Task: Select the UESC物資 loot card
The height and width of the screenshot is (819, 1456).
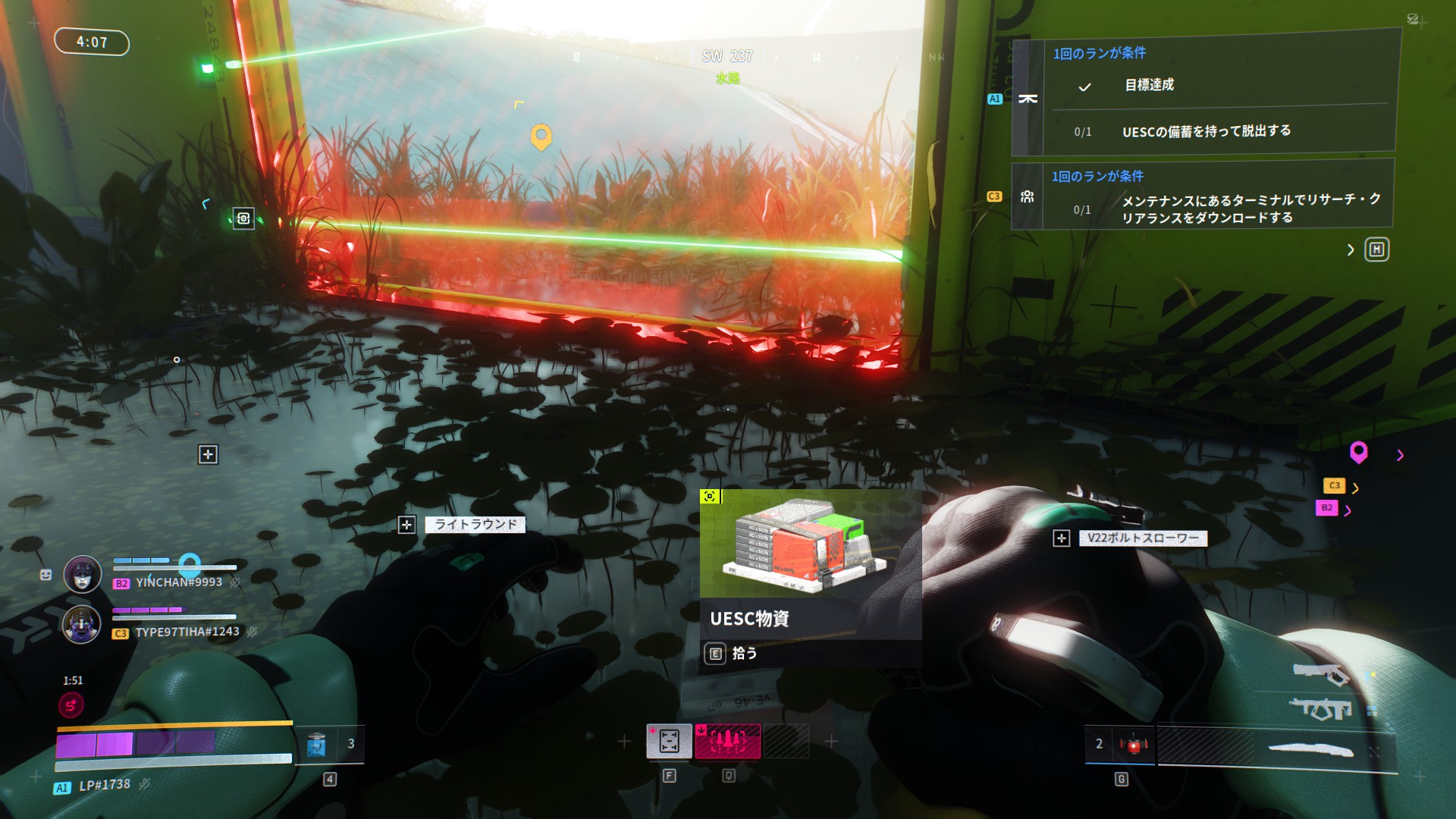Action: pyautogui.click(x=810, y=576)
